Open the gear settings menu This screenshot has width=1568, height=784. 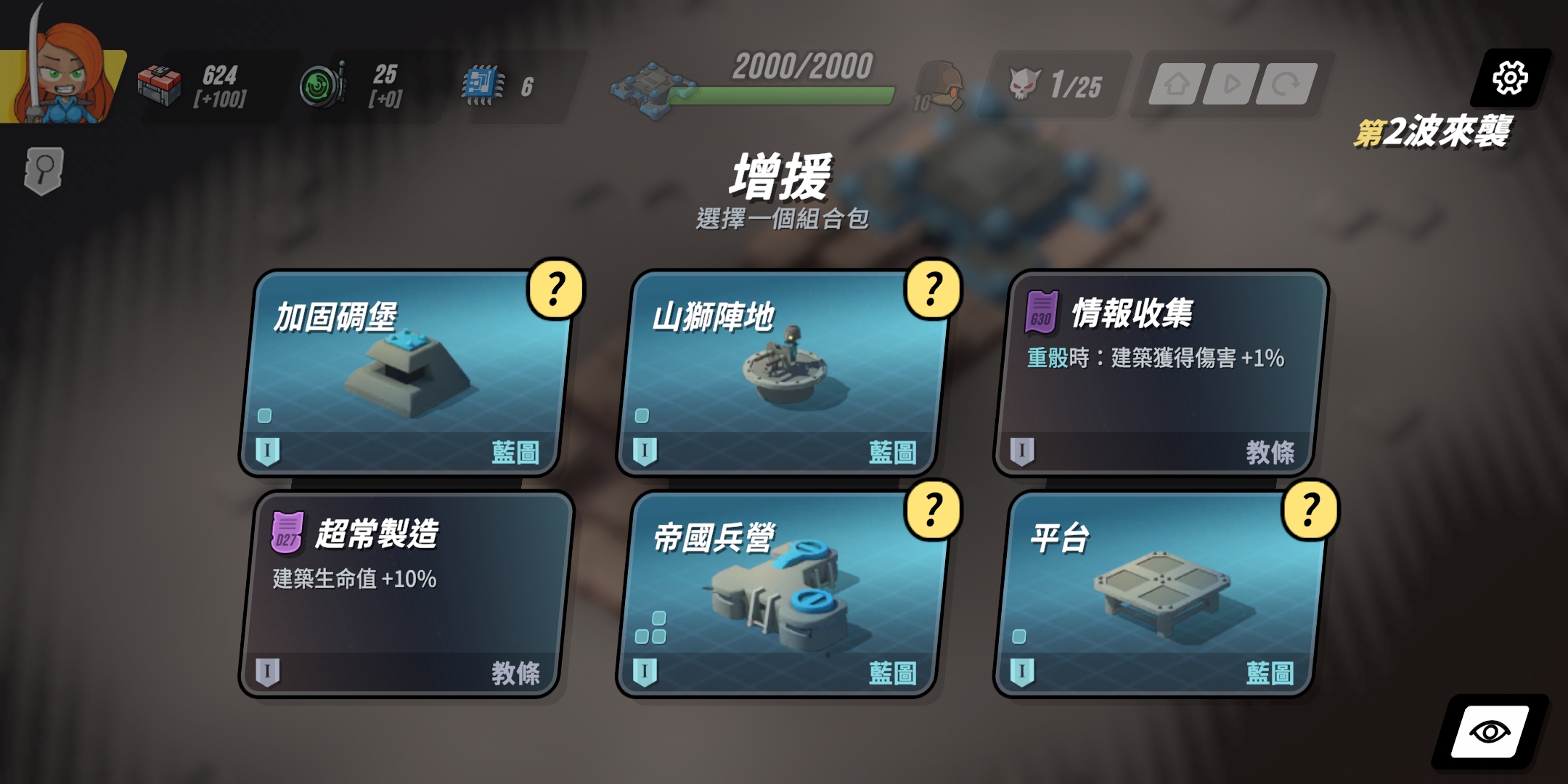1510,78
